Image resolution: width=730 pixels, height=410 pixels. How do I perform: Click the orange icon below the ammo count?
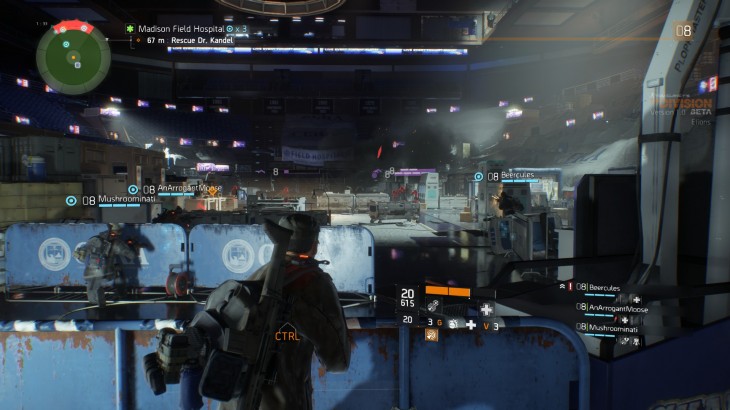[x=432, y=335]
